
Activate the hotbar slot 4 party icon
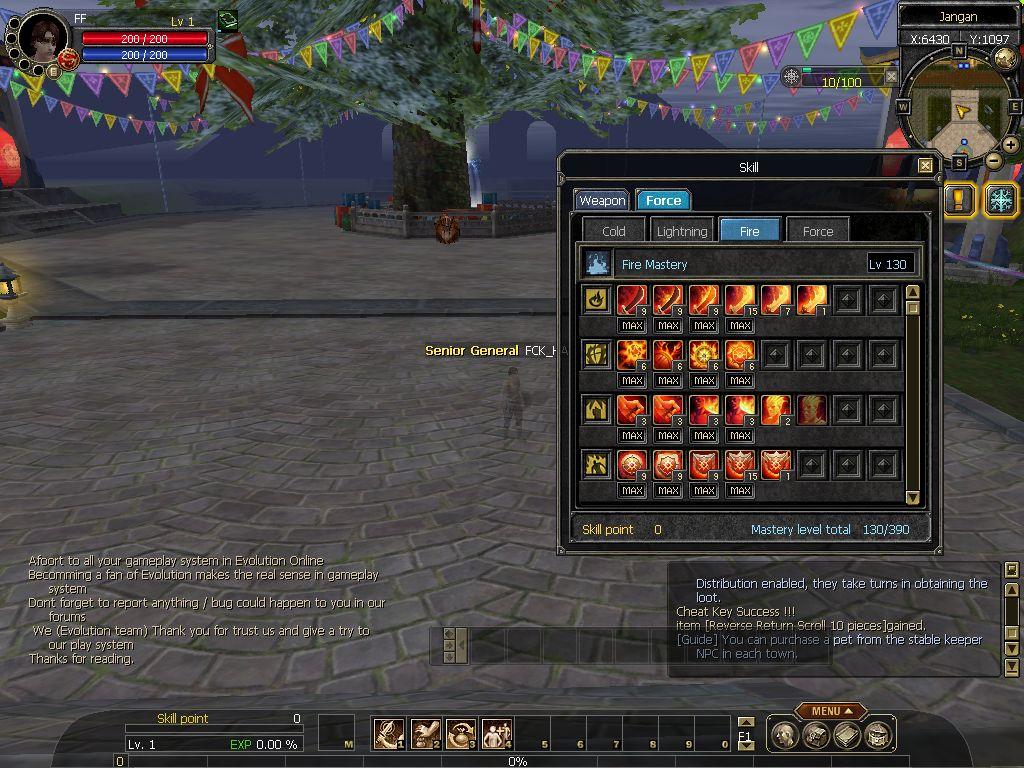[x=497, y=734]
